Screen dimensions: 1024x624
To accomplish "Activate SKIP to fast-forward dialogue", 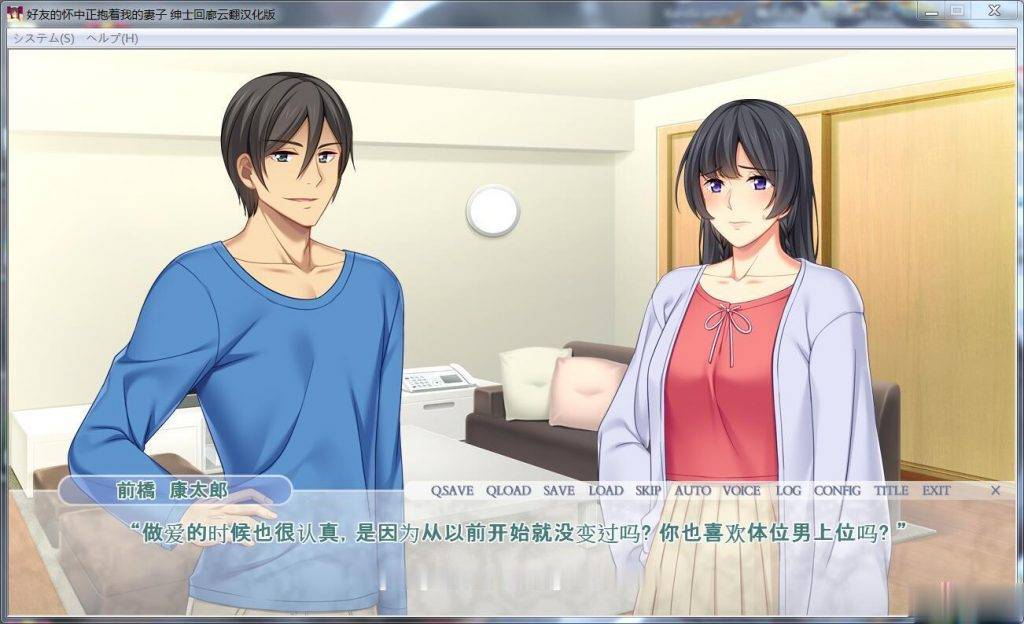I will click(648, 491).
